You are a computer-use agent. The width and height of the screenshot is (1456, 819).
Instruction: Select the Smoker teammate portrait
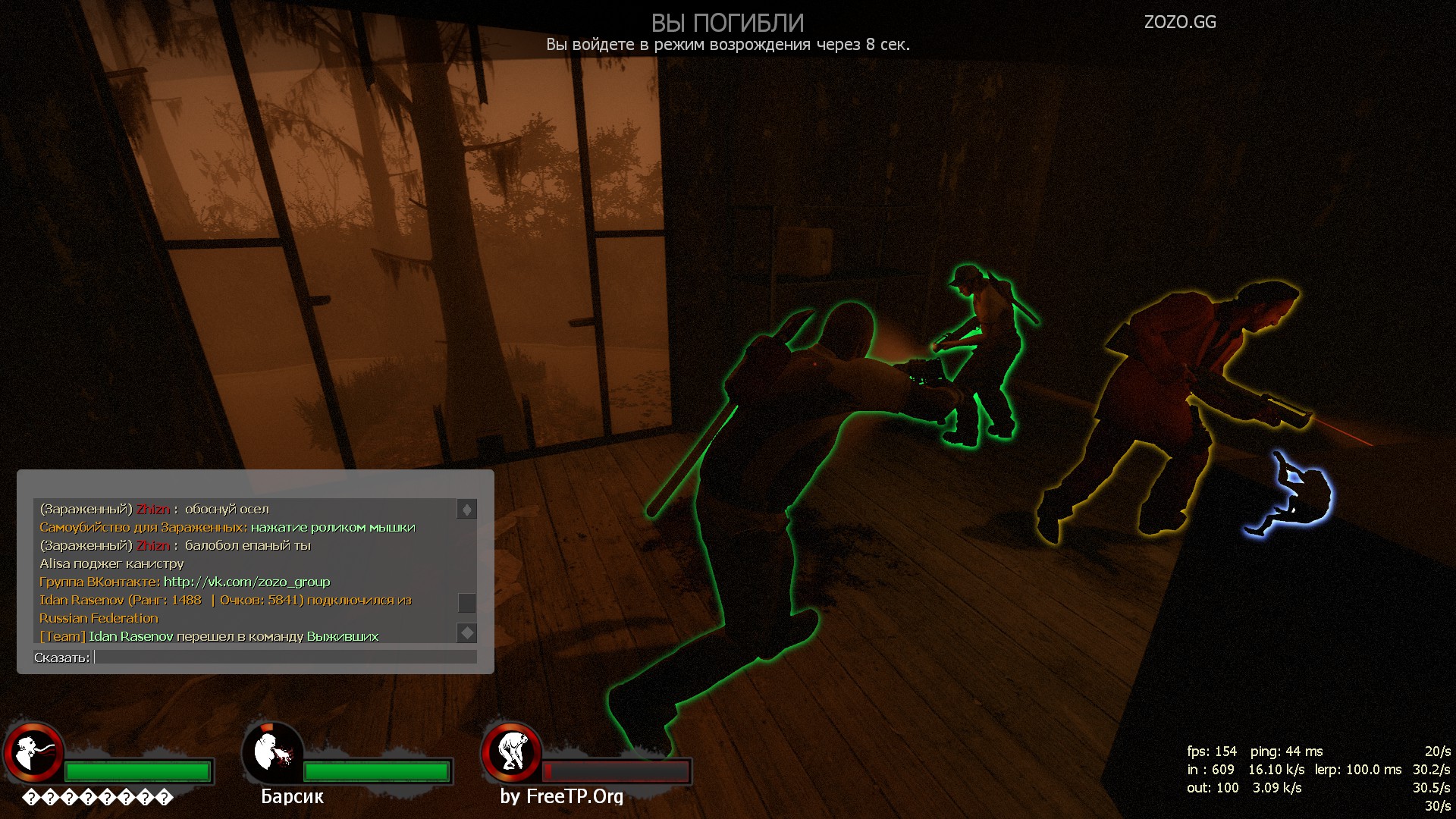(33, 752)
